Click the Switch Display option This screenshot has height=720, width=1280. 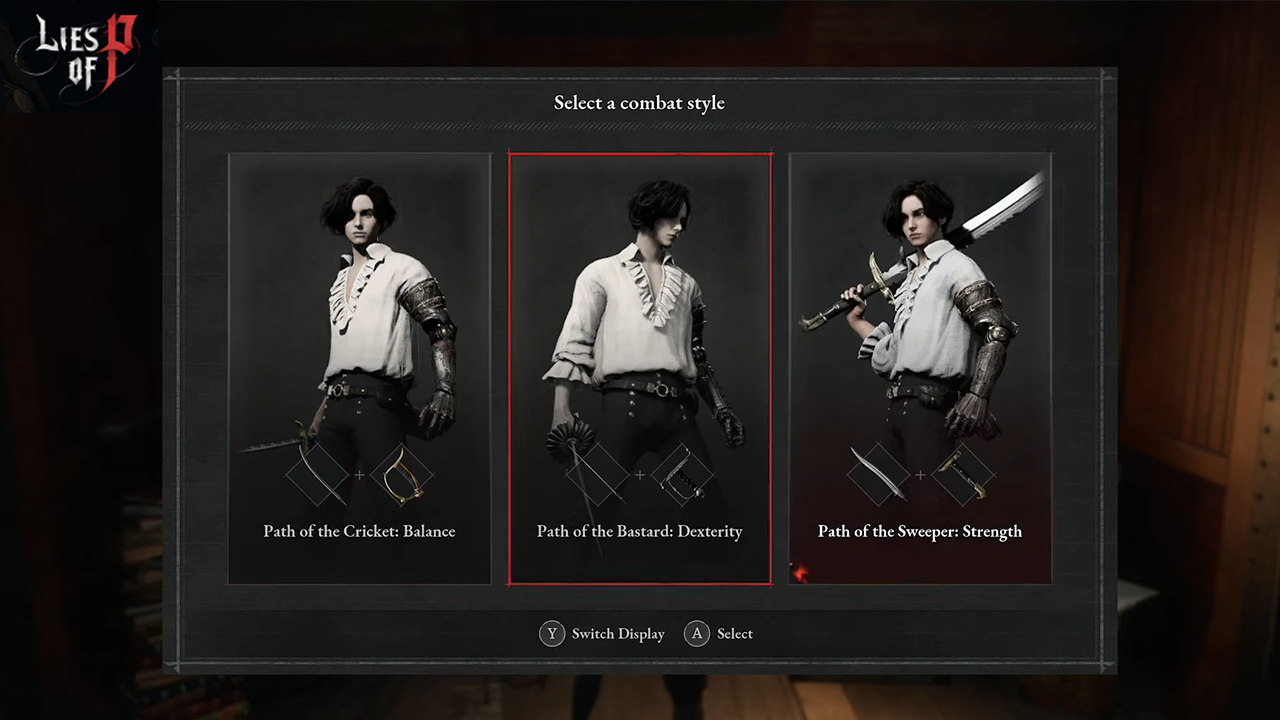[602, 634]
